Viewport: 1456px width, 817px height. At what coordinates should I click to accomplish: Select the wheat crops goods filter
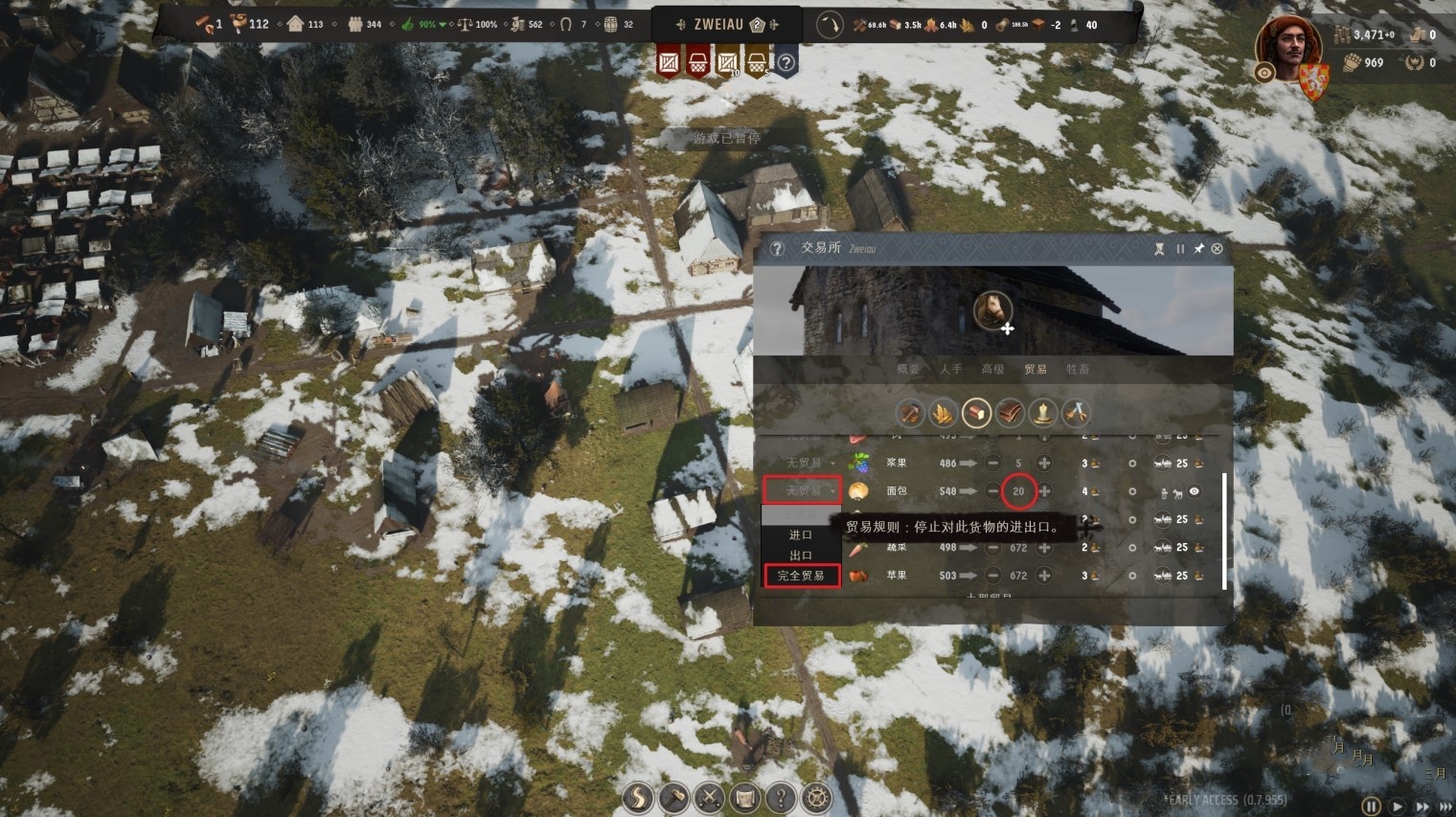pos(943,413)
